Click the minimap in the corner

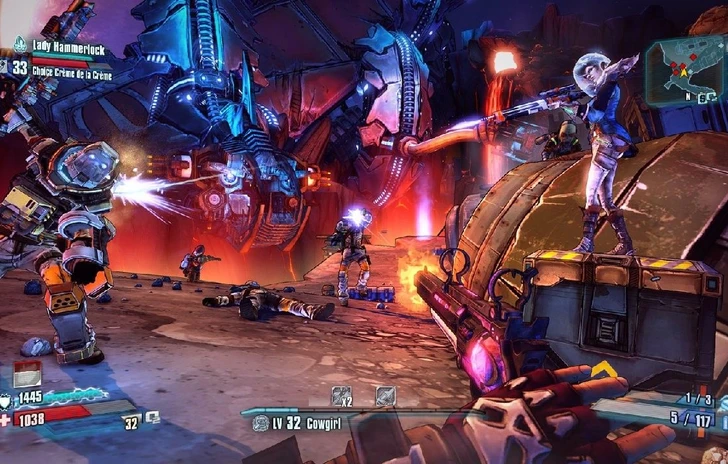(684, 70)
